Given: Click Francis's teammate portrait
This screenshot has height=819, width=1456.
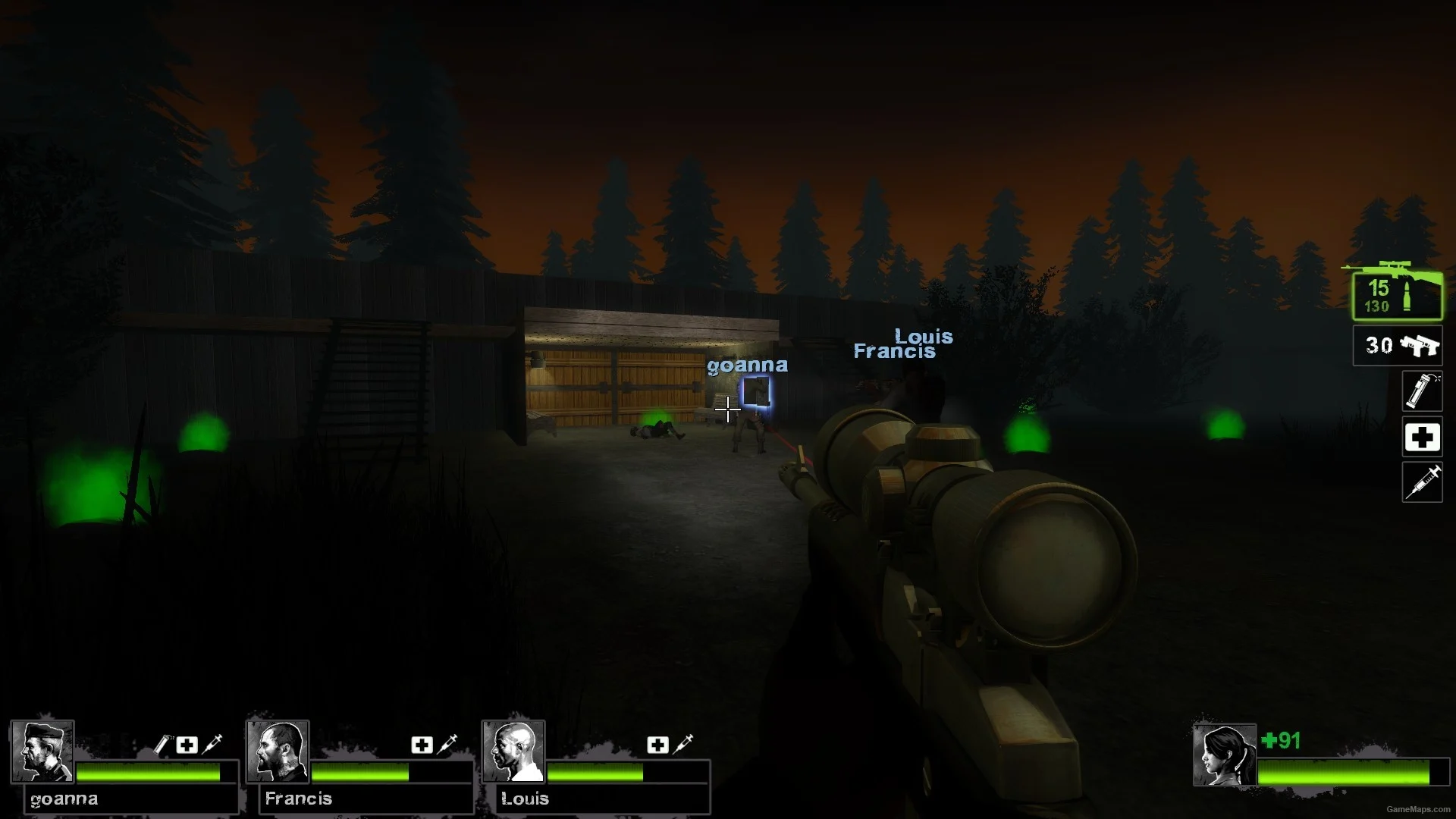Looking at the screenshot, I should click(278, 751).
